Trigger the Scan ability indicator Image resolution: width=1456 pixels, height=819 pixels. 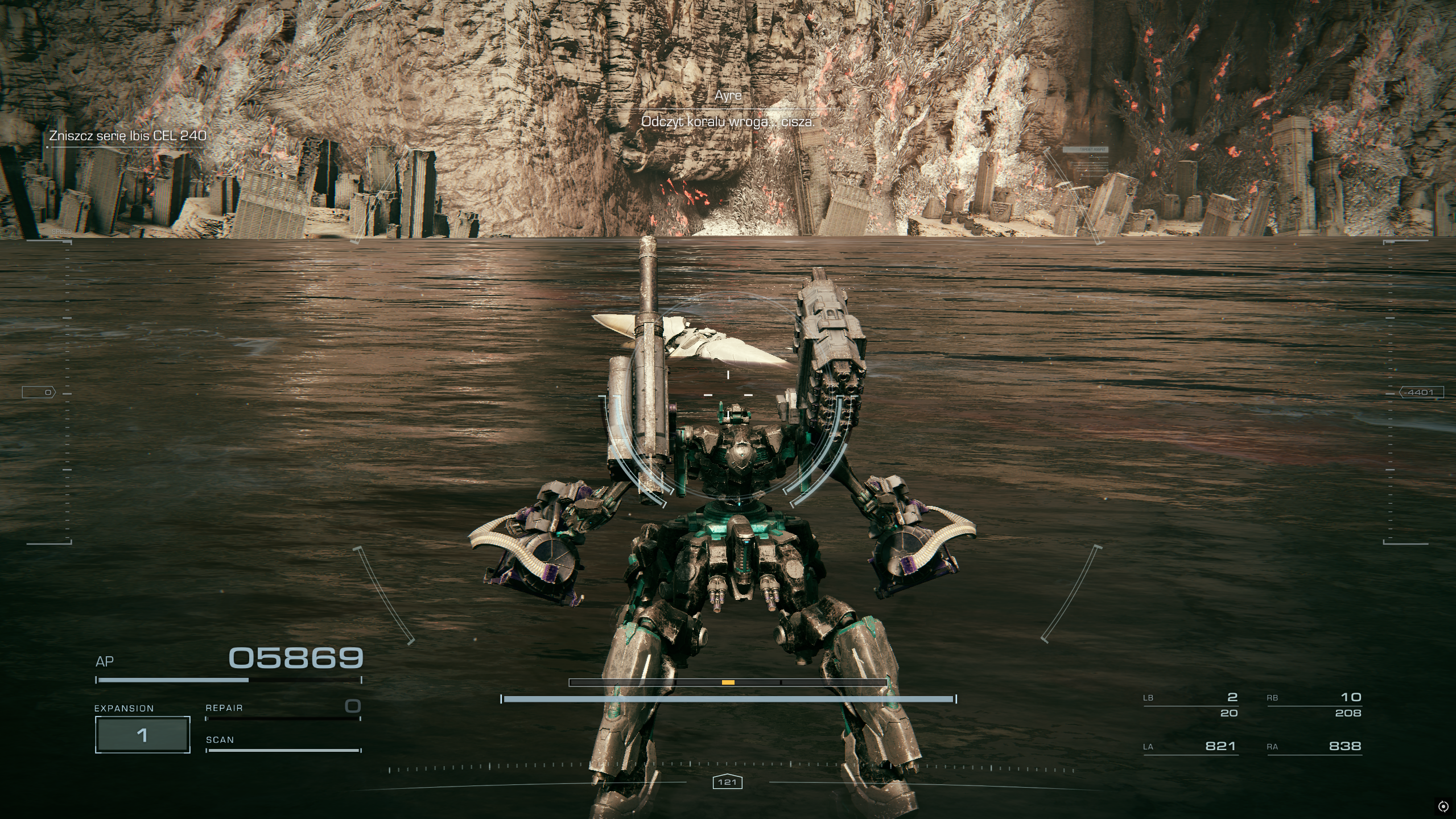[283, 745]
